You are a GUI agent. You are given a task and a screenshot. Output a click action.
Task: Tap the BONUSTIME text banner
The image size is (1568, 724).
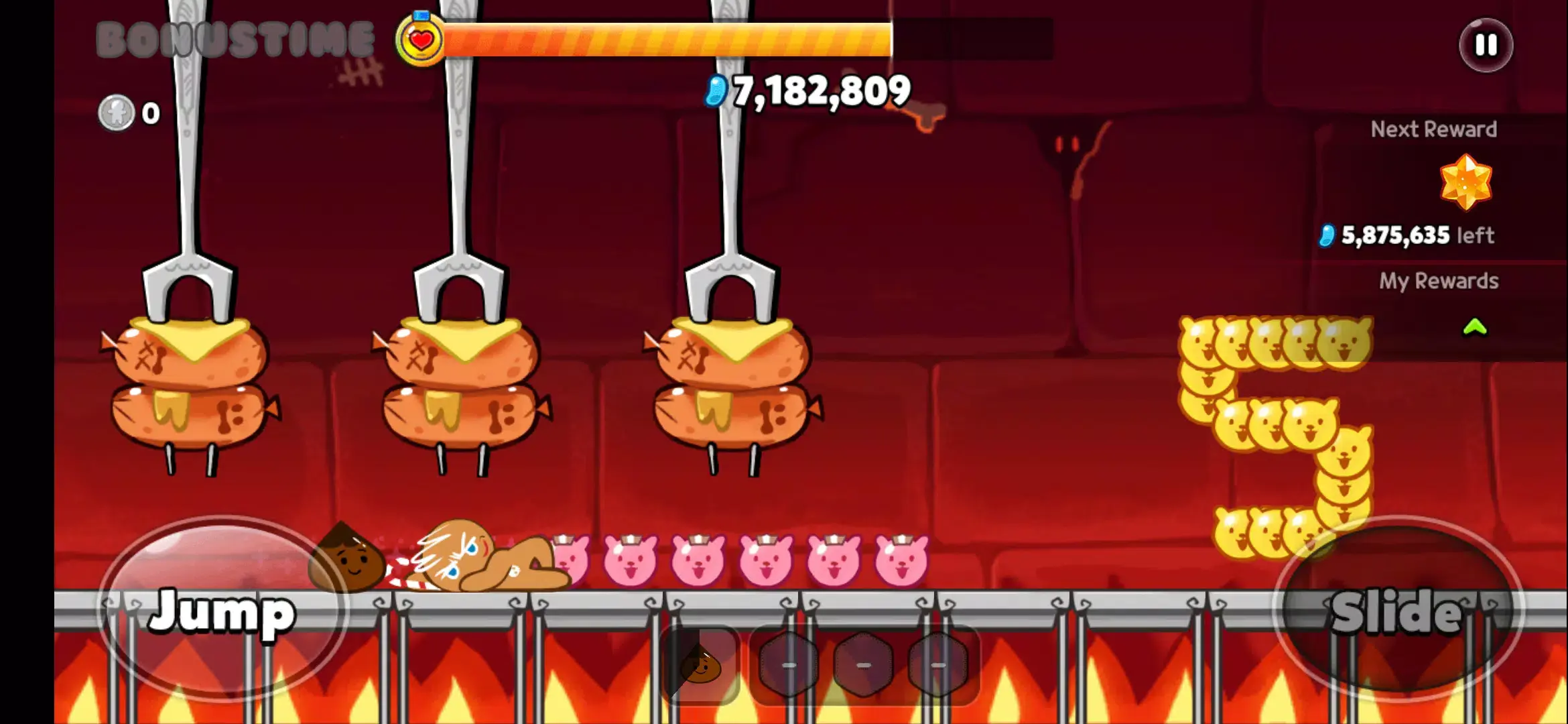pyautogui.click(x=234, y=38)
